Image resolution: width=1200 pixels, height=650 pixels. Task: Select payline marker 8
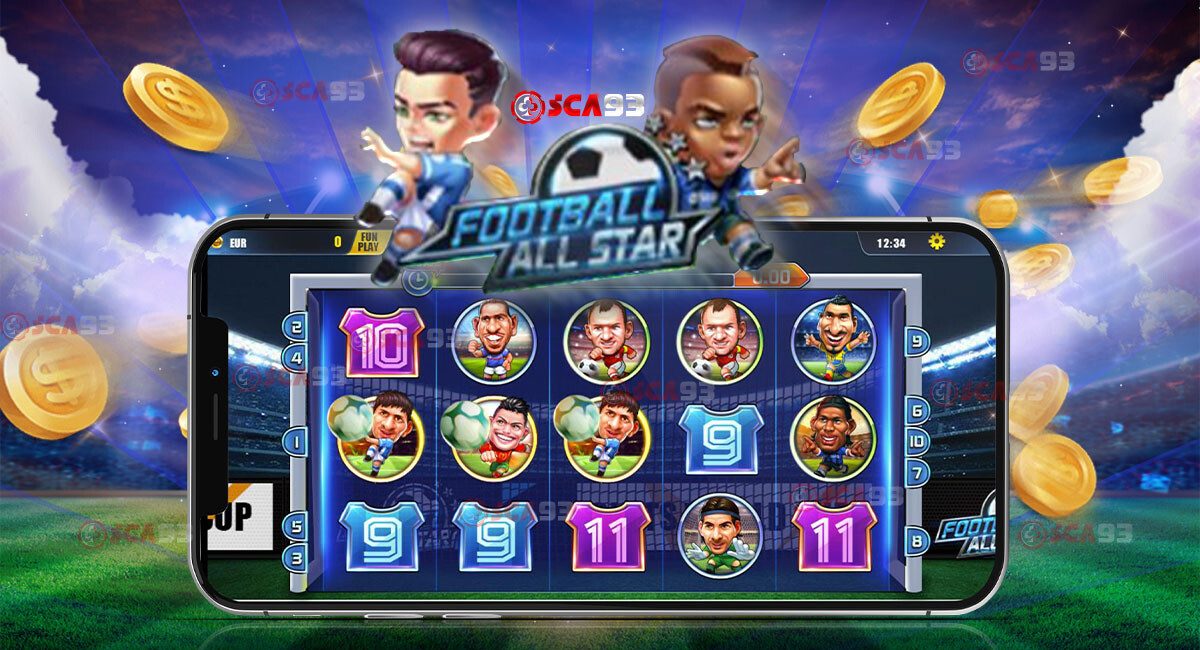916,542
